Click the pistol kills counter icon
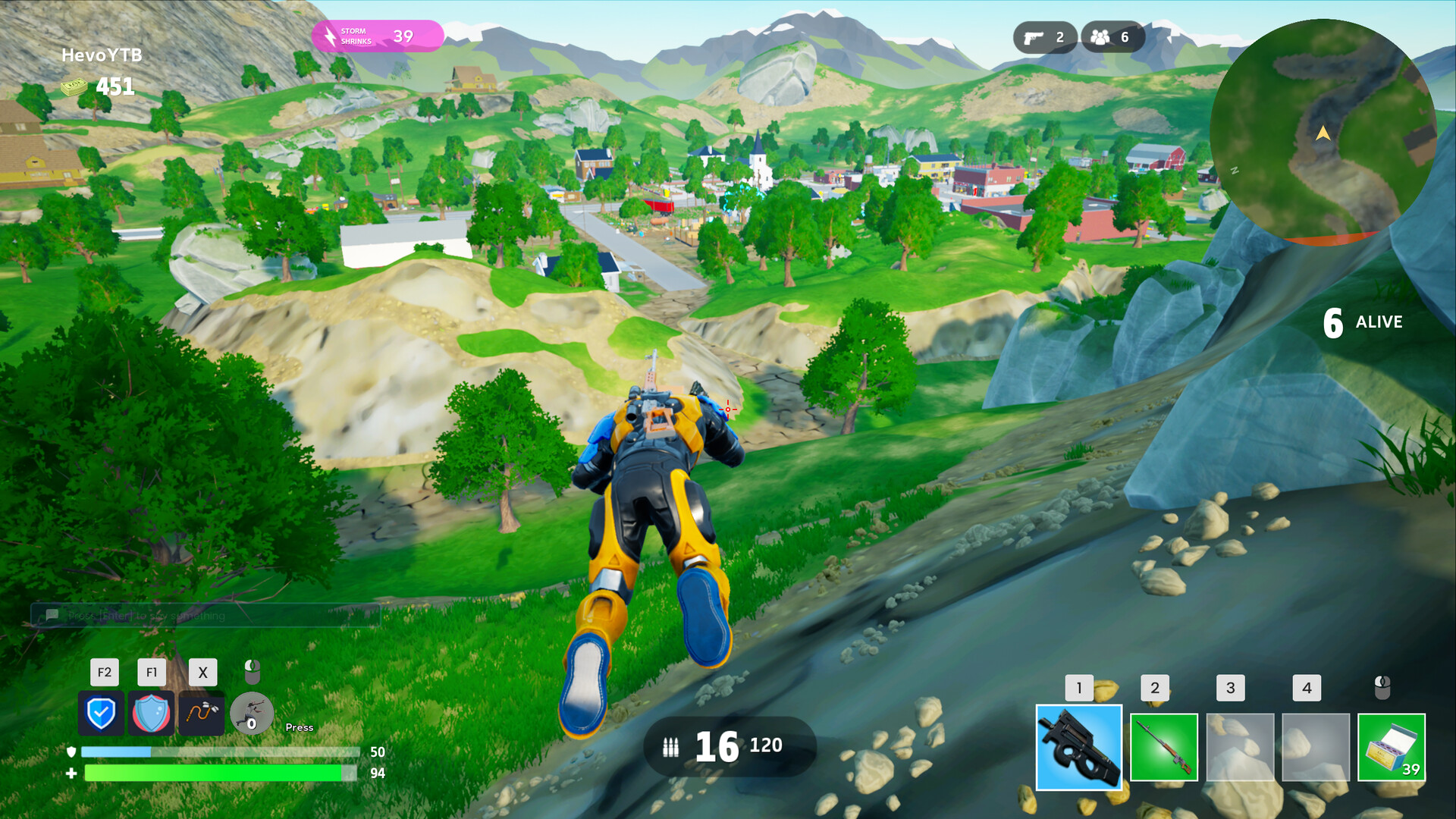Viewport: 1456px width, 819px height. (1033, 36)
